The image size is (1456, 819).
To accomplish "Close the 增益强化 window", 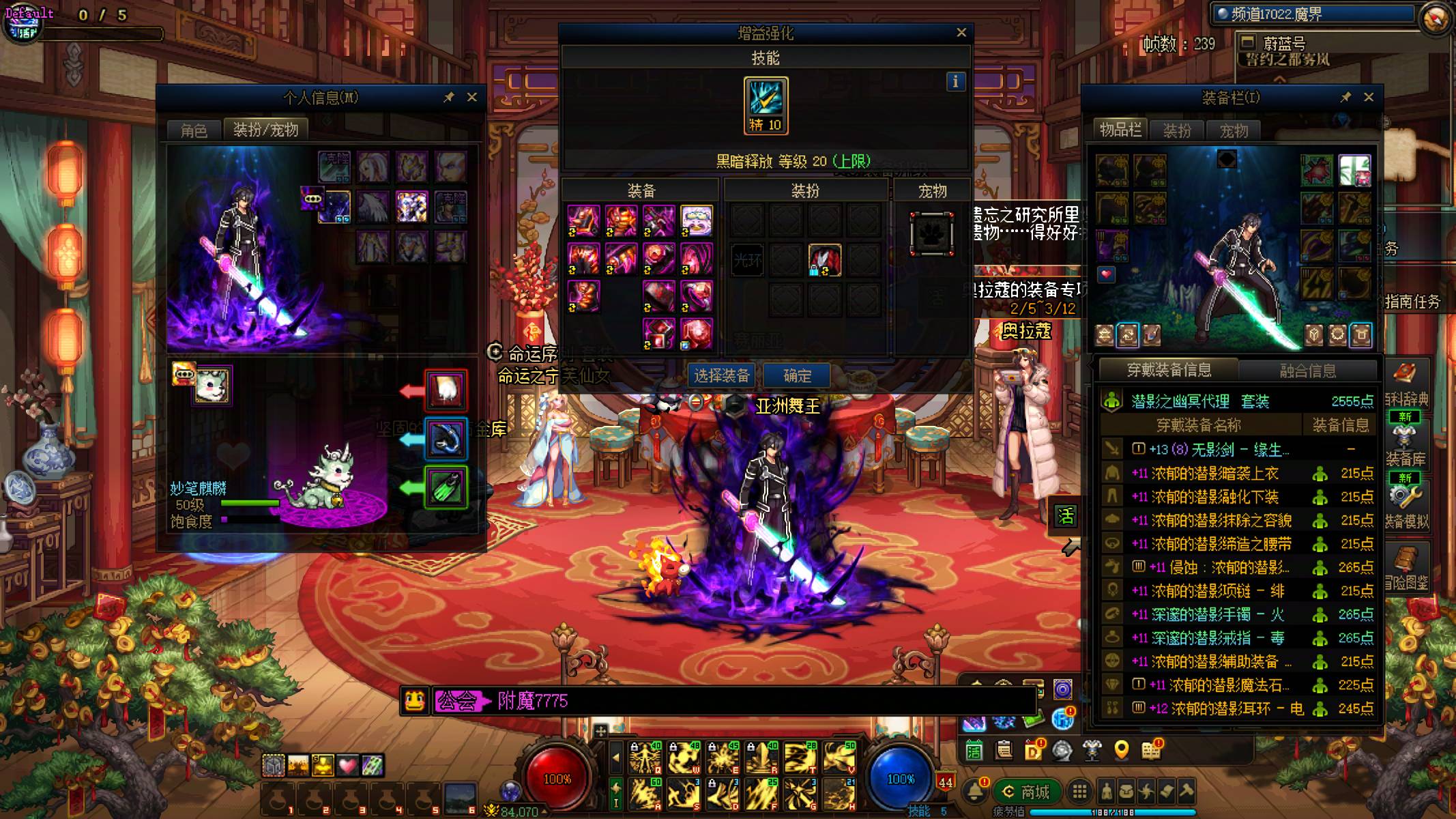I will coord(961,33).
